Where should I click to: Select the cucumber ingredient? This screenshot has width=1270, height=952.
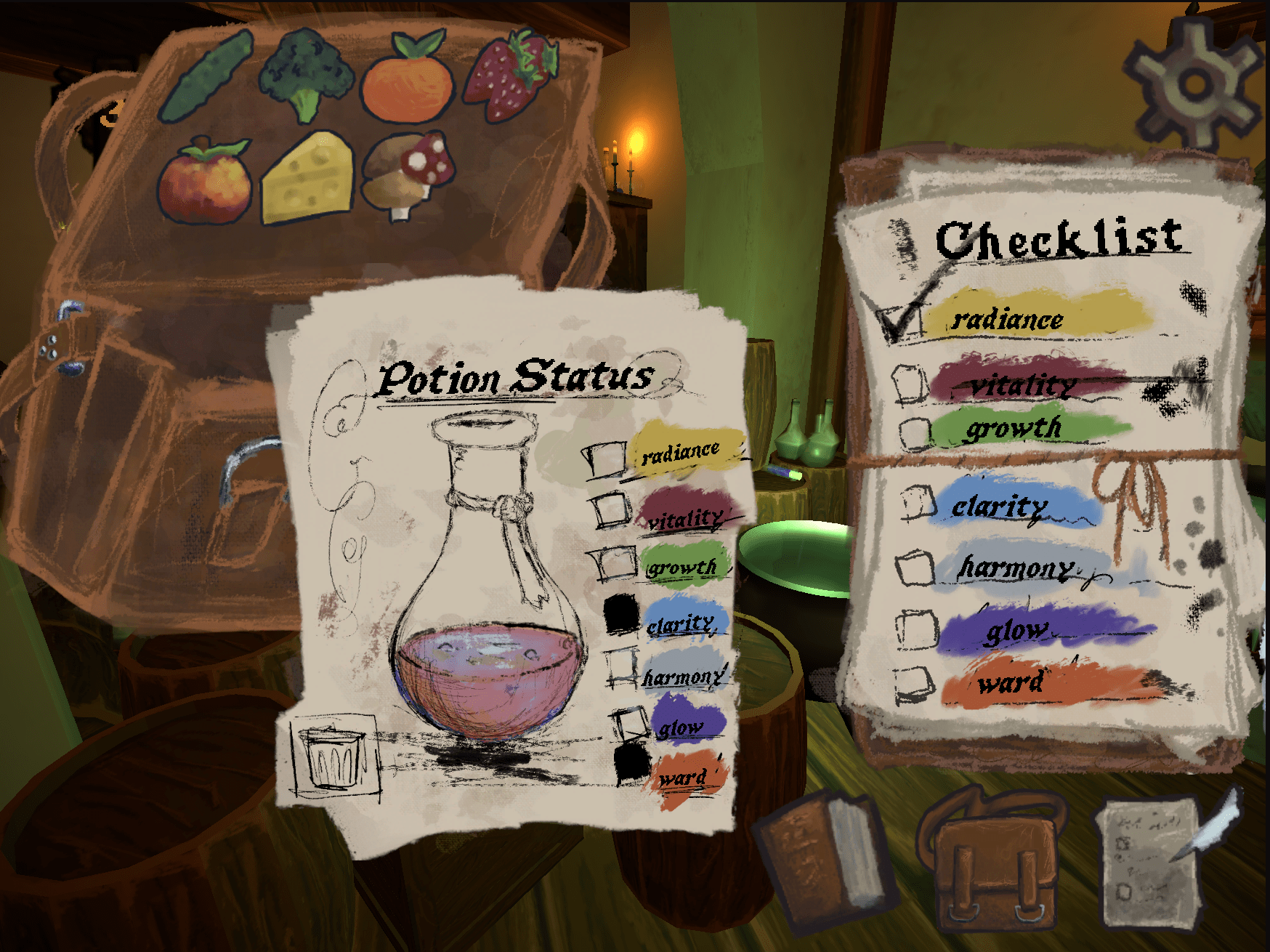(x=206, y=76)
